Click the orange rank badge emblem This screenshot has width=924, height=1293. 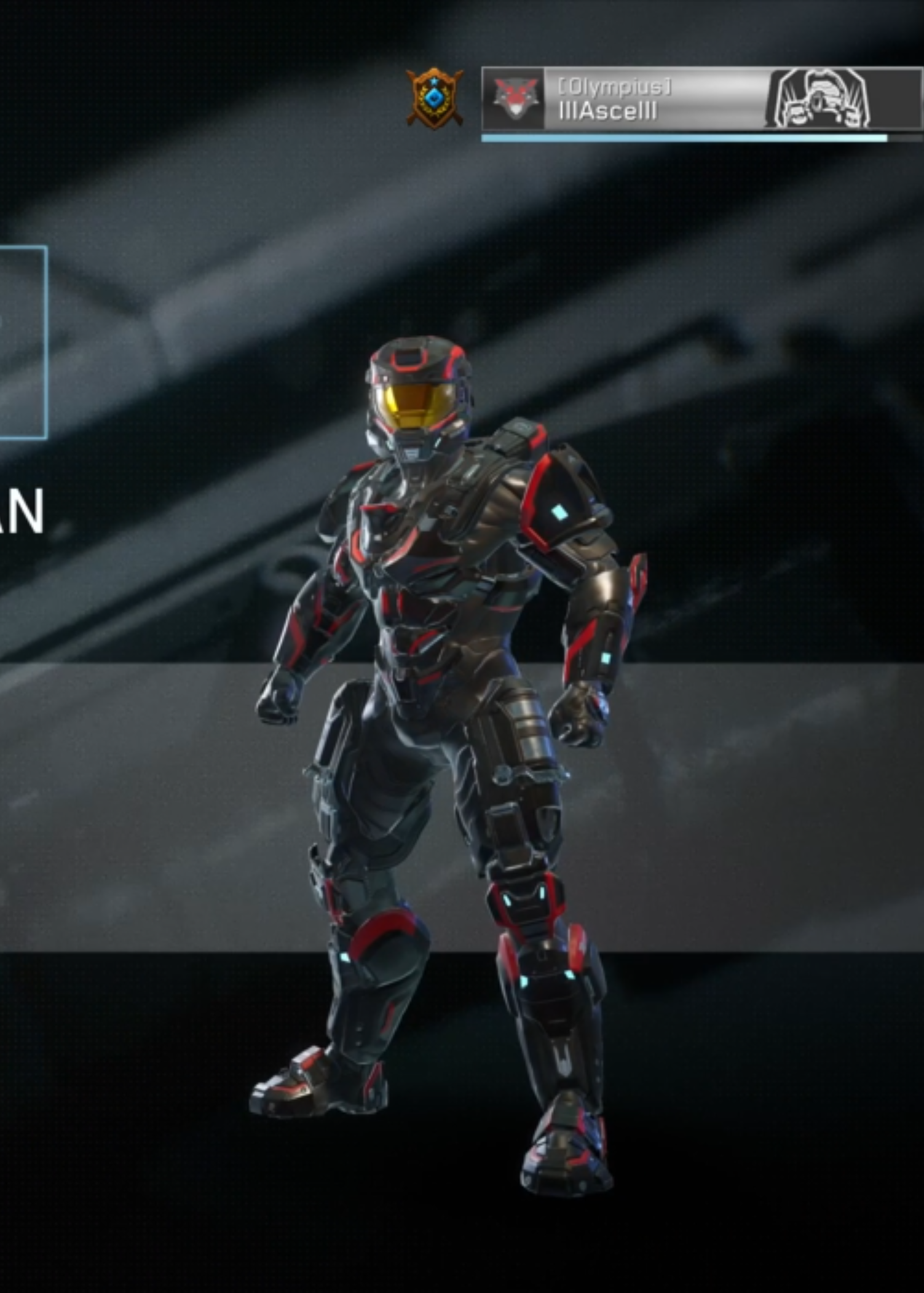click(435, 98)
